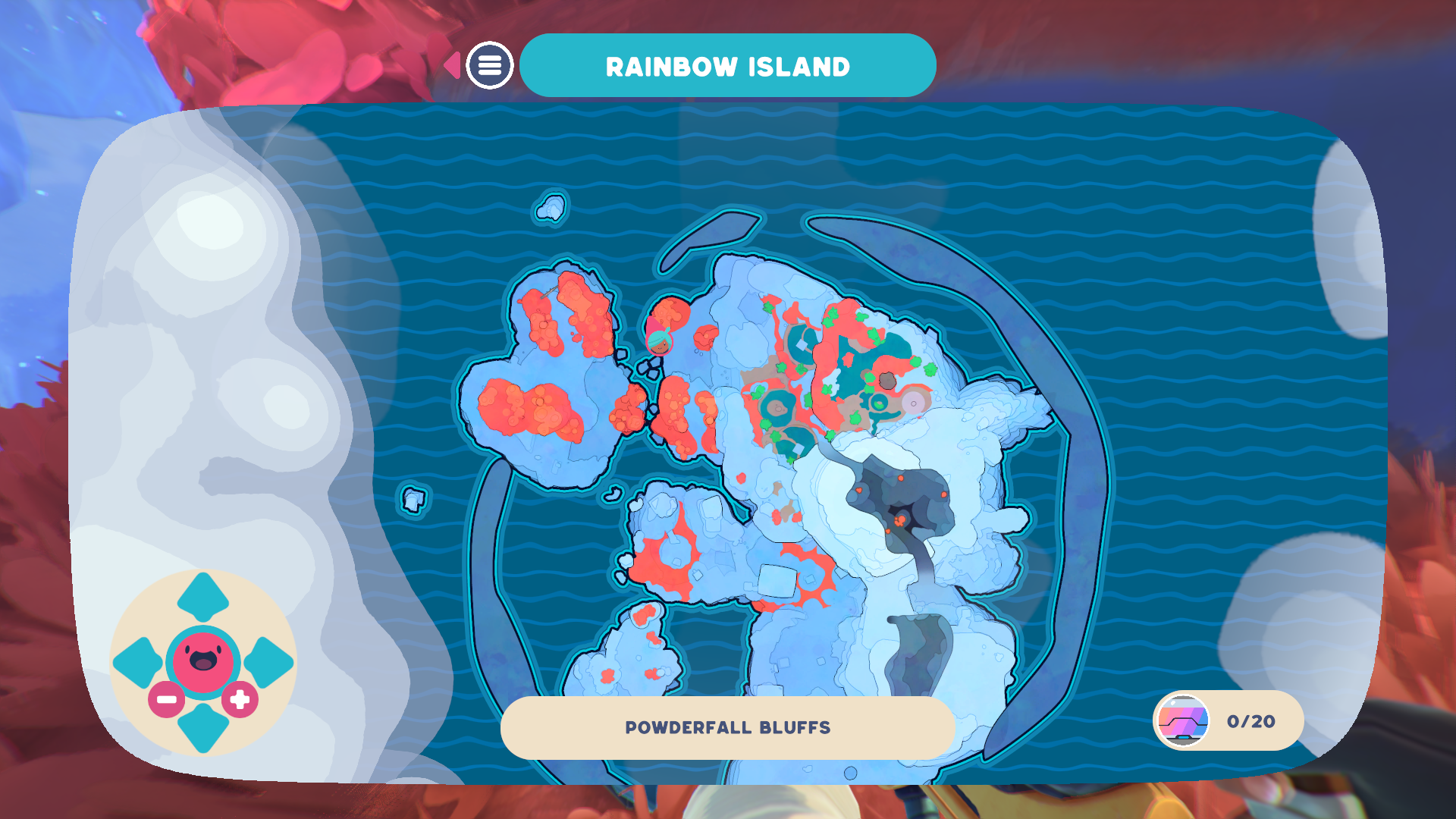Click the Powderfall Bluffs region label
The width and height of the screenshot is (1456, 819).
[727, 726]
